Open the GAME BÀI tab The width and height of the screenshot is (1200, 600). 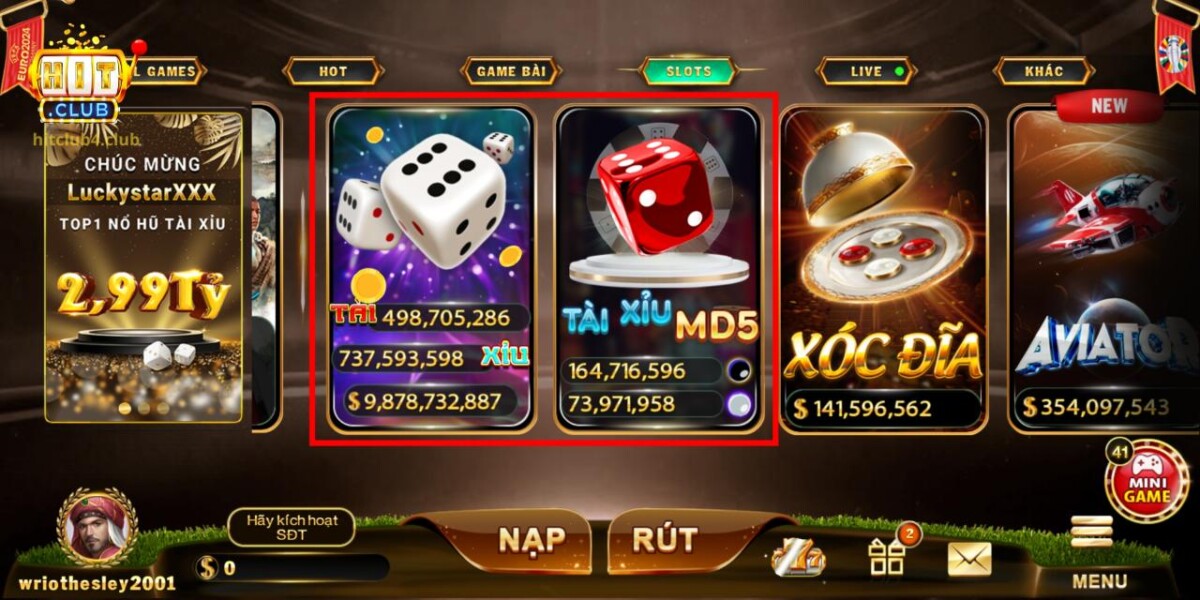(x=510, y=71)
